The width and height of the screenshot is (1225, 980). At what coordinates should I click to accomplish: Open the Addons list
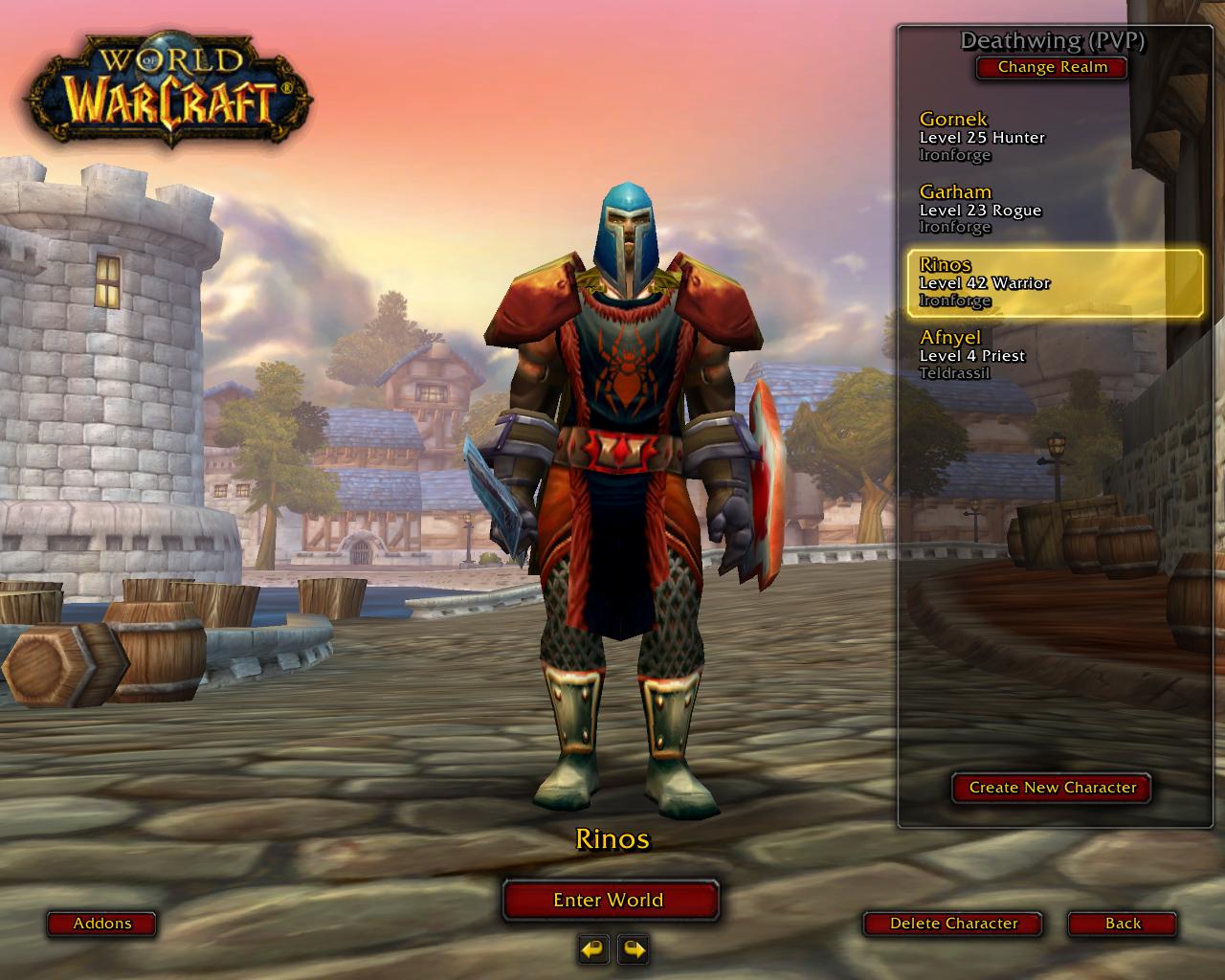[x=102, y=924]
